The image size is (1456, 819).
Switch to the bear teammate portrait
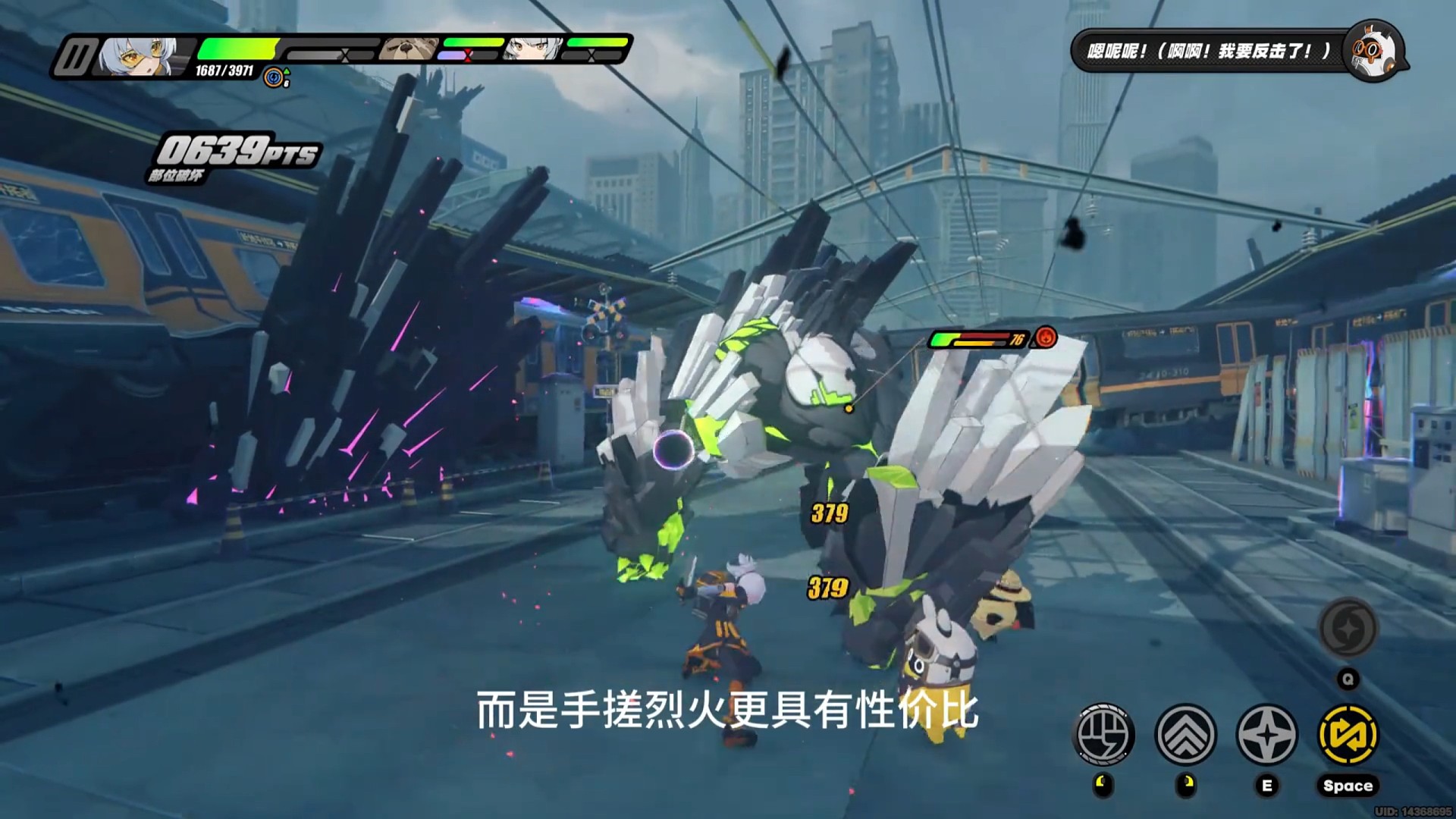tap(409, 50)
